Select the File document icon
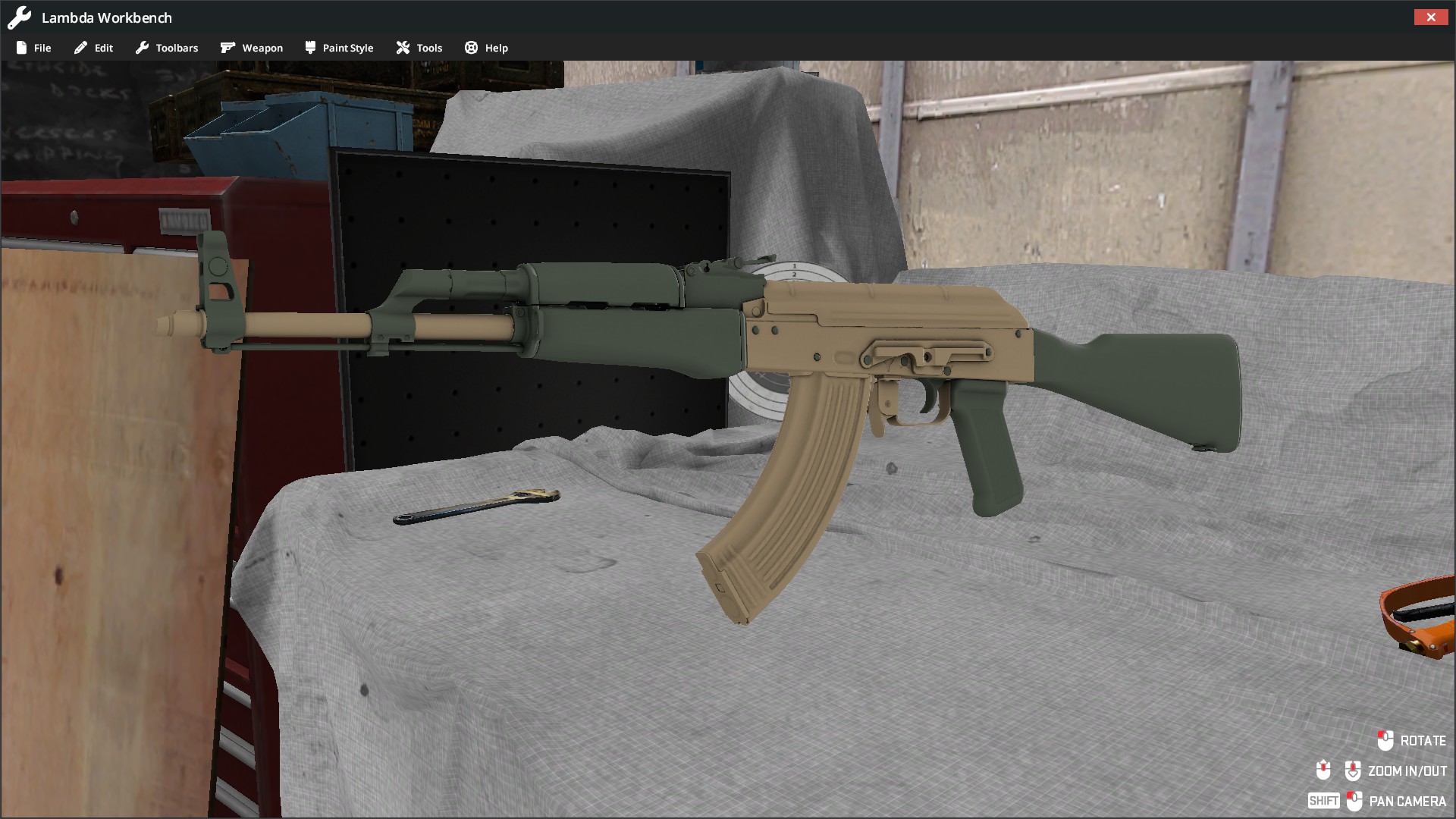This screenshot has width=1456, height=819. (21, 47)
